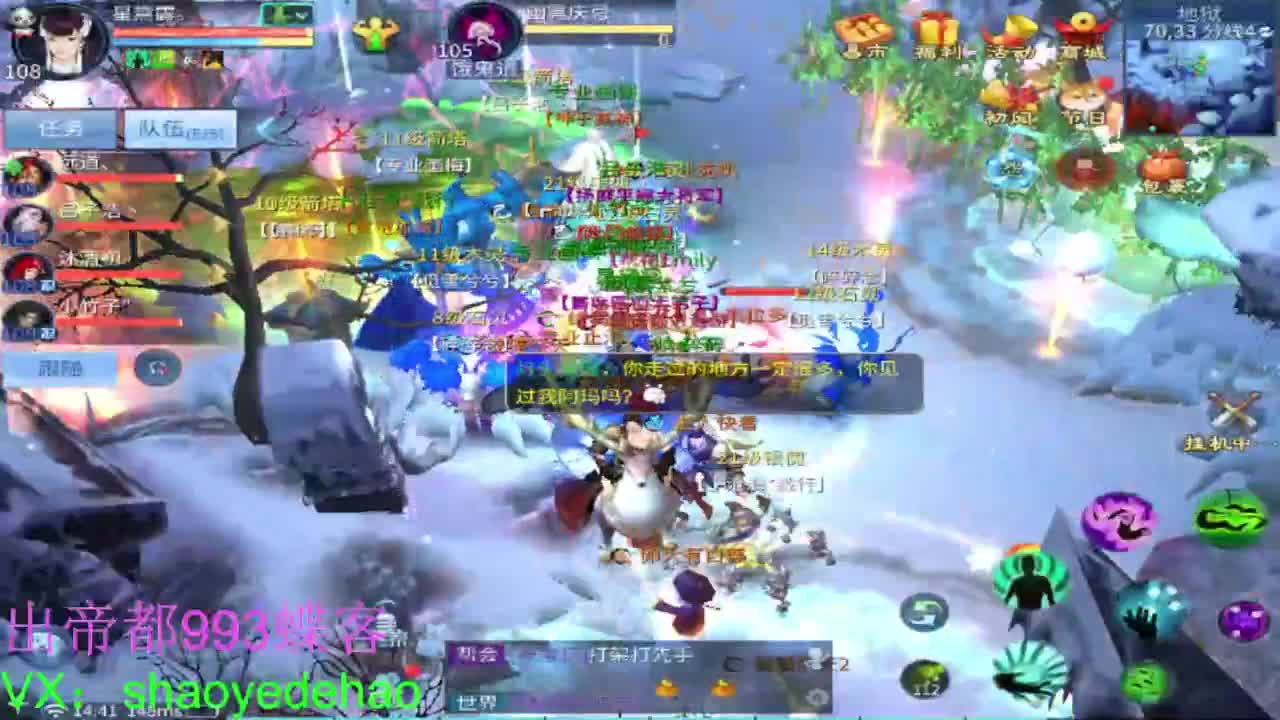Screen dimensions: 1280x720
Task: Tap the potion button showing 112
Action: tap(924, 678)
